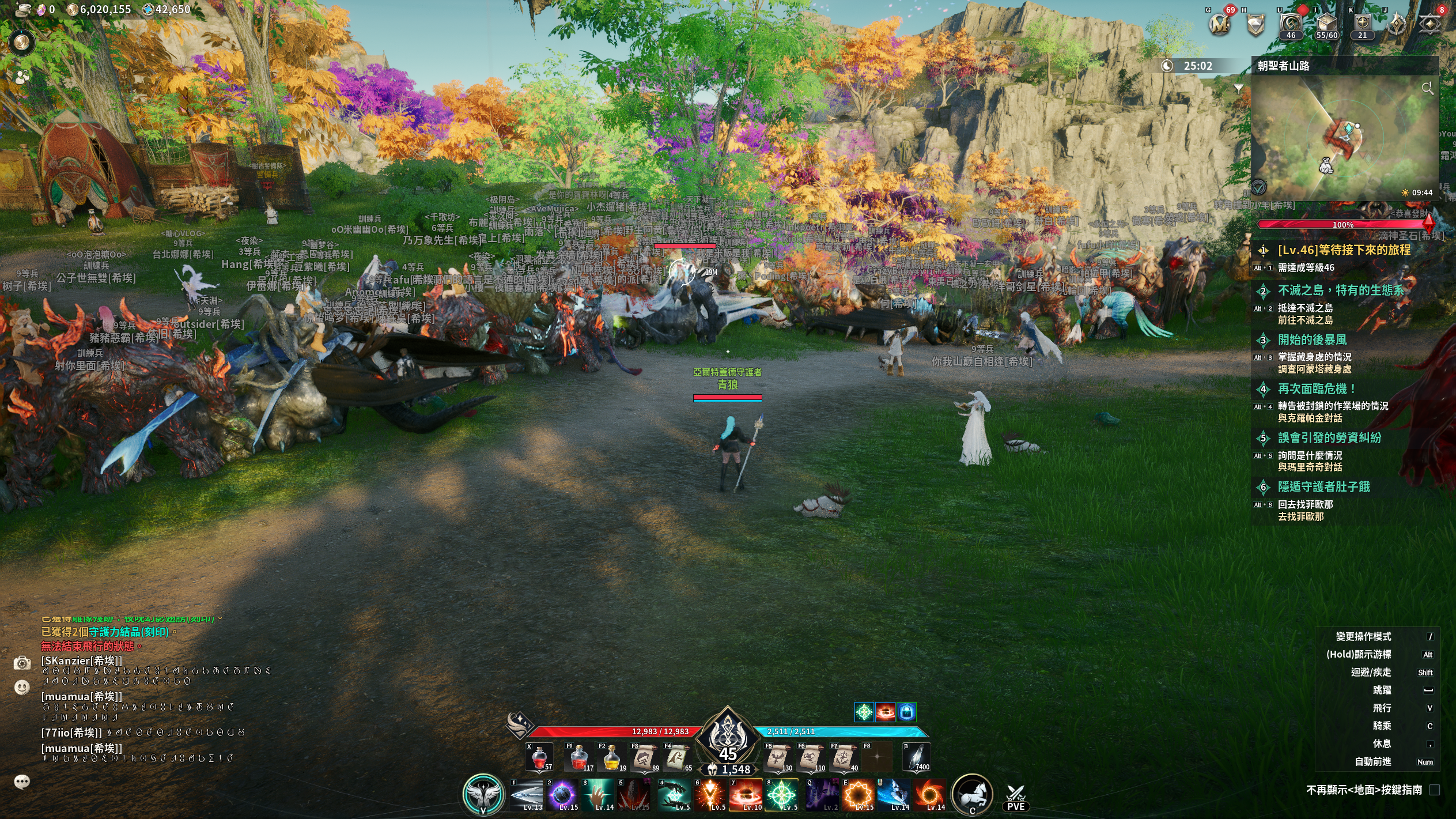
Task: Open the inventory cube showing 55/60
Action: (x=1326, y=24)
